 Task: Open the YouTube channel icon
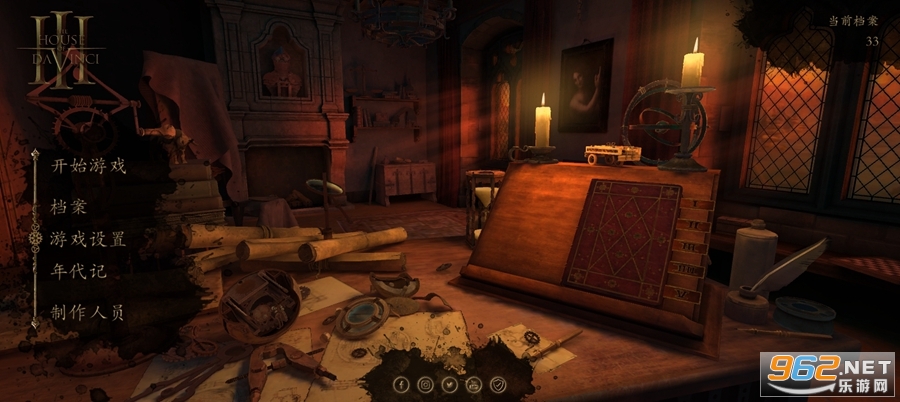[474, 384]
